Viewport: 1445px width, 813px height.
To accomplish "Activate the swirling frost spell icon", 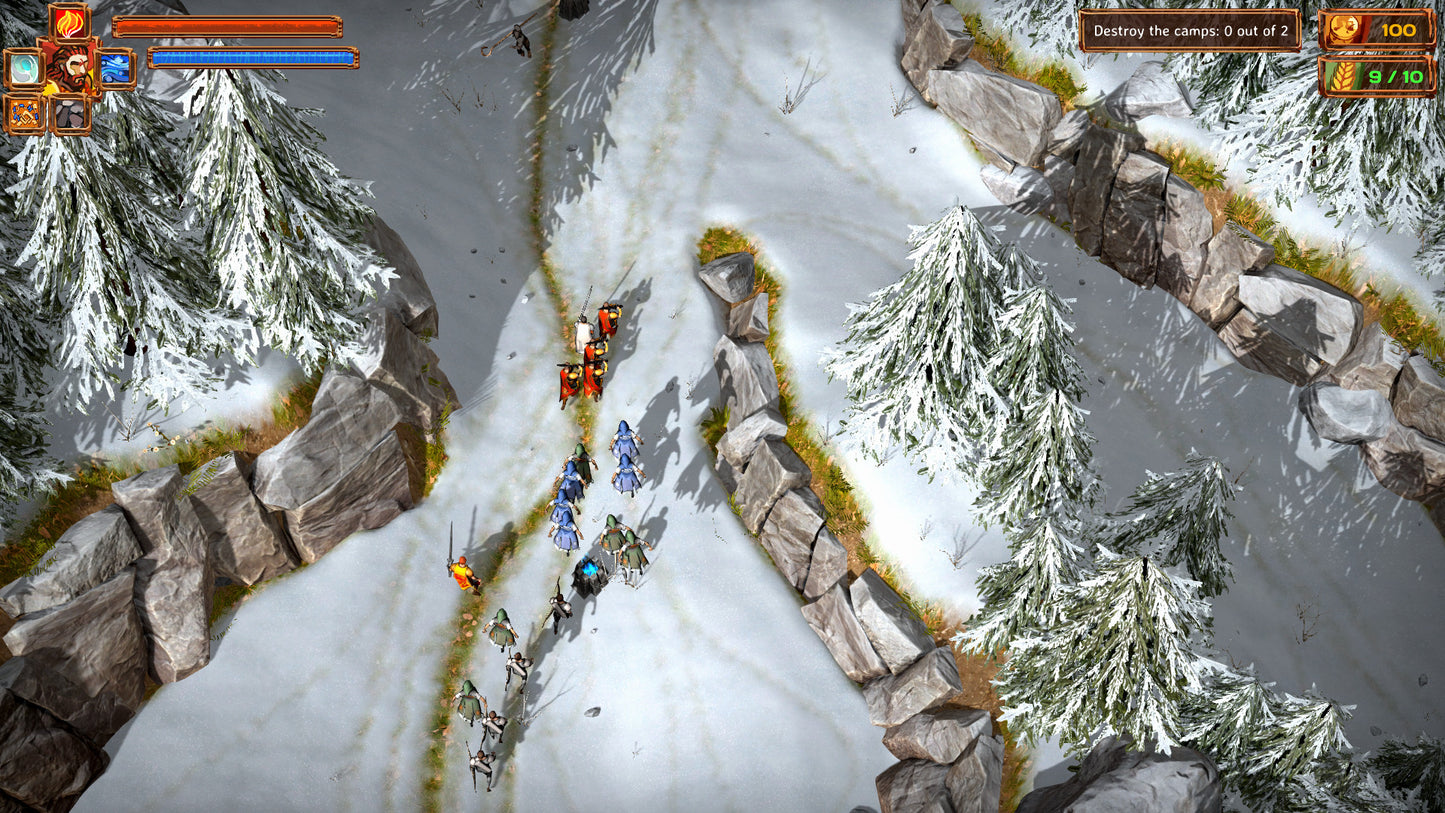I will pos(25,68).
